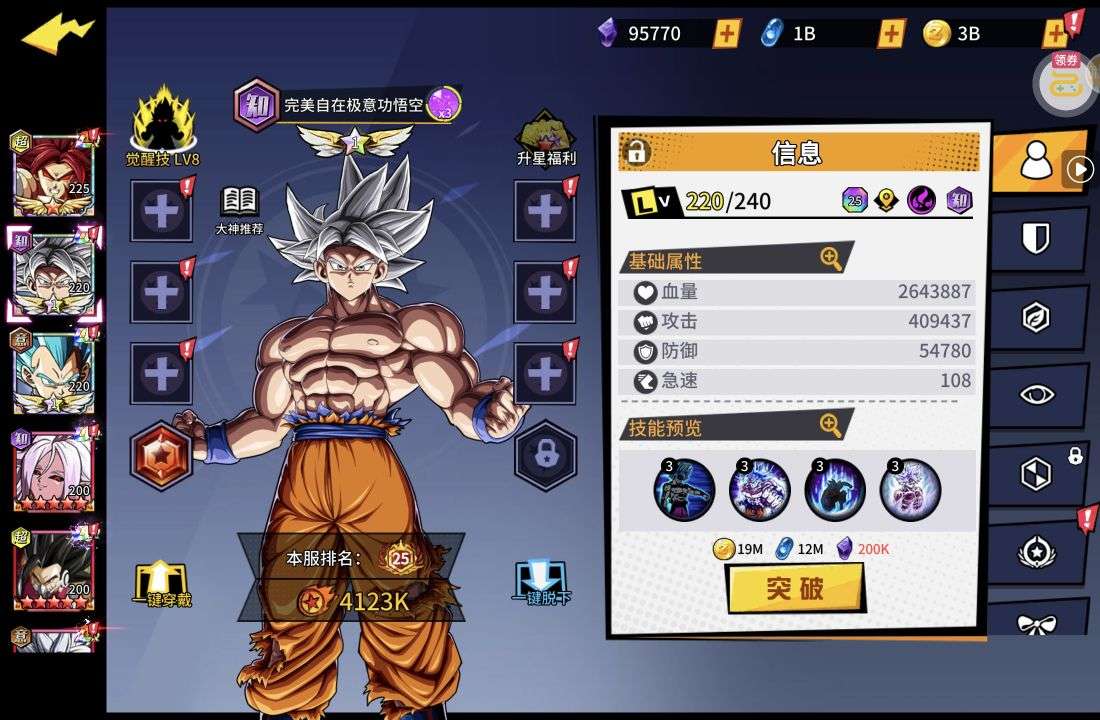Switch to the eye side tab
The image size is (1100, 720).
1036,395
